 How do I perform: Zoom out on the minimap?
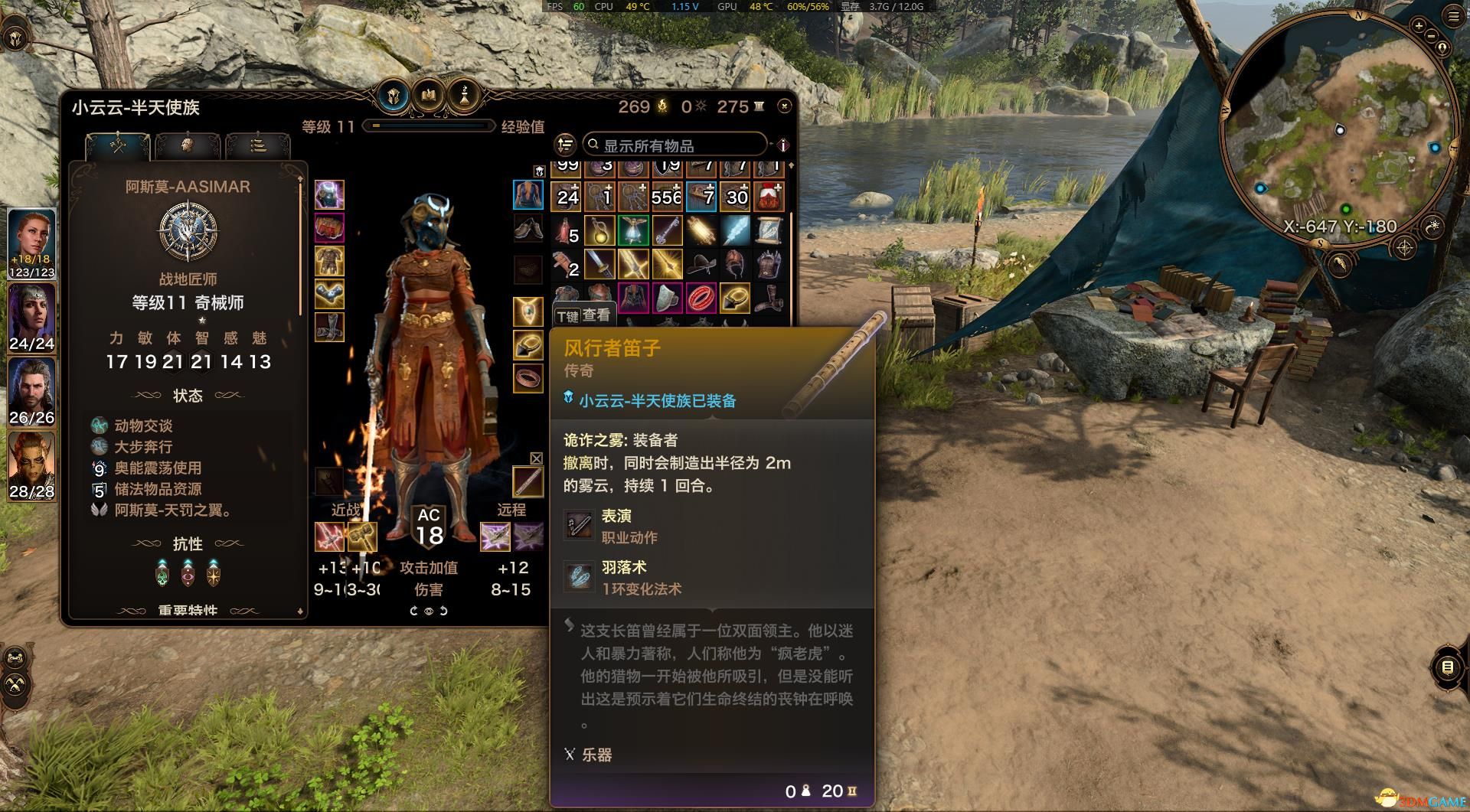[1432, 36]
